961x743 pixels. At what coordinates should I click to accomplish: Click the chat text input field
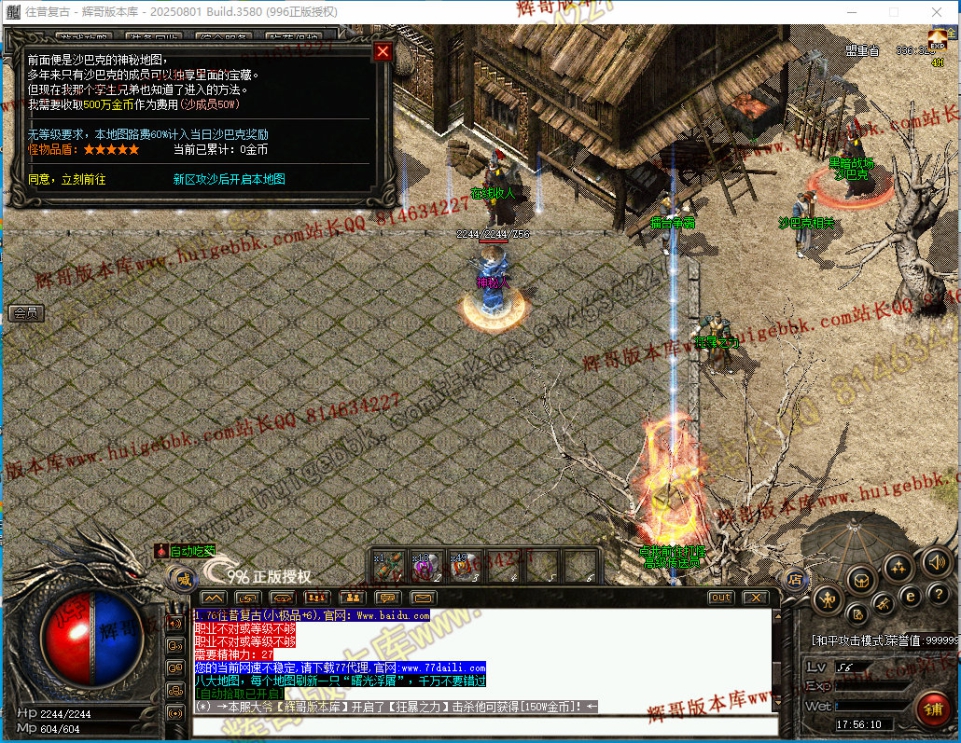pos(480,724)
